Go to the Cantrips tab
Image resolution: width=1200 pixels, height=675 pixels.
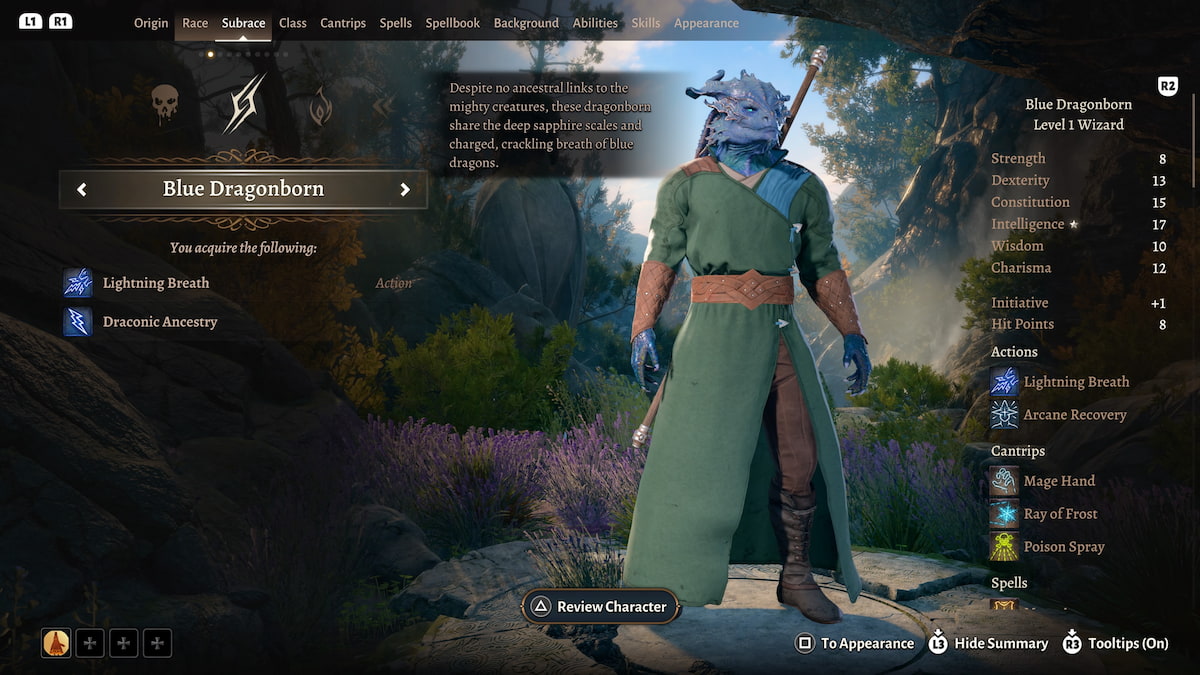point(343,23)
